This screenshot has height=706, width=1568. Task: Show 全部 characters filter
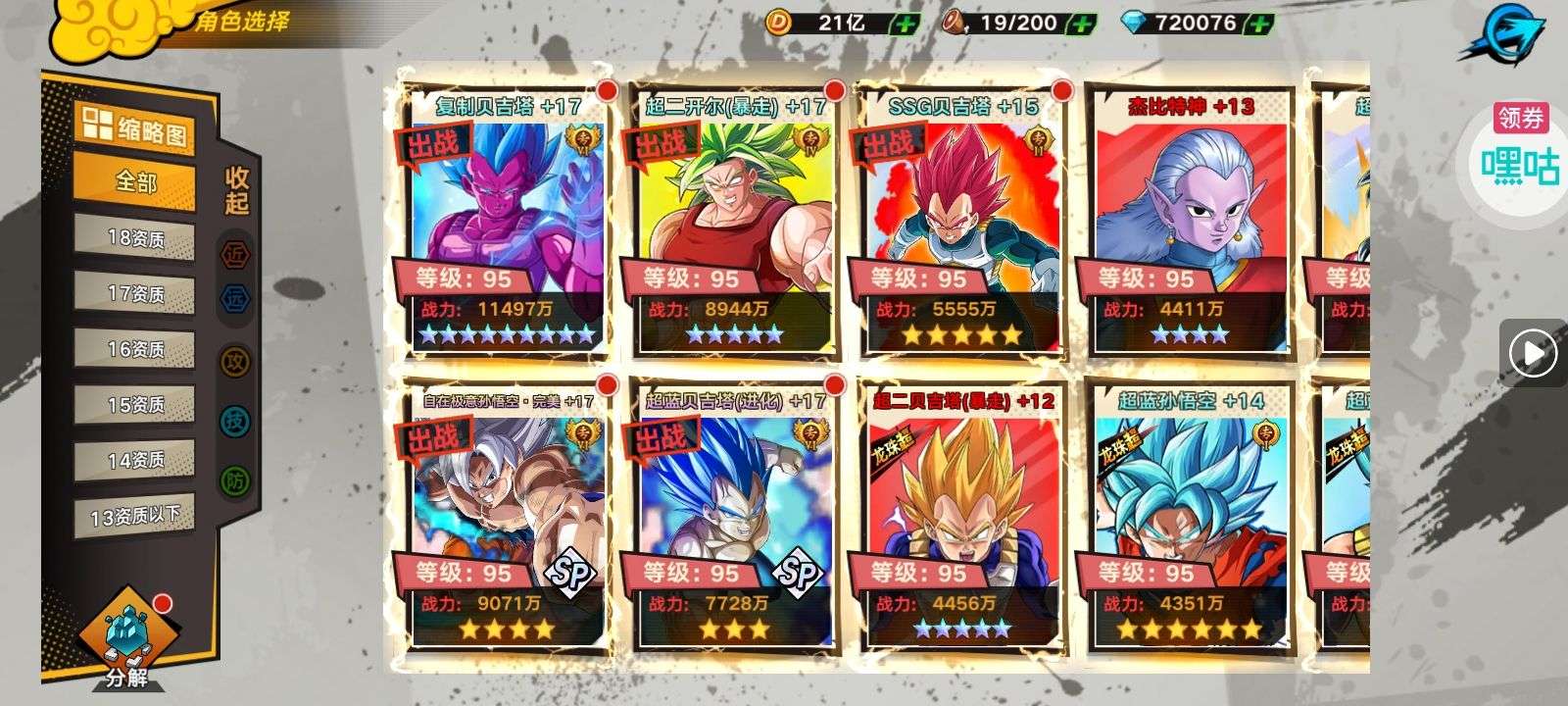pyautogui.click(x=135, y=182)
